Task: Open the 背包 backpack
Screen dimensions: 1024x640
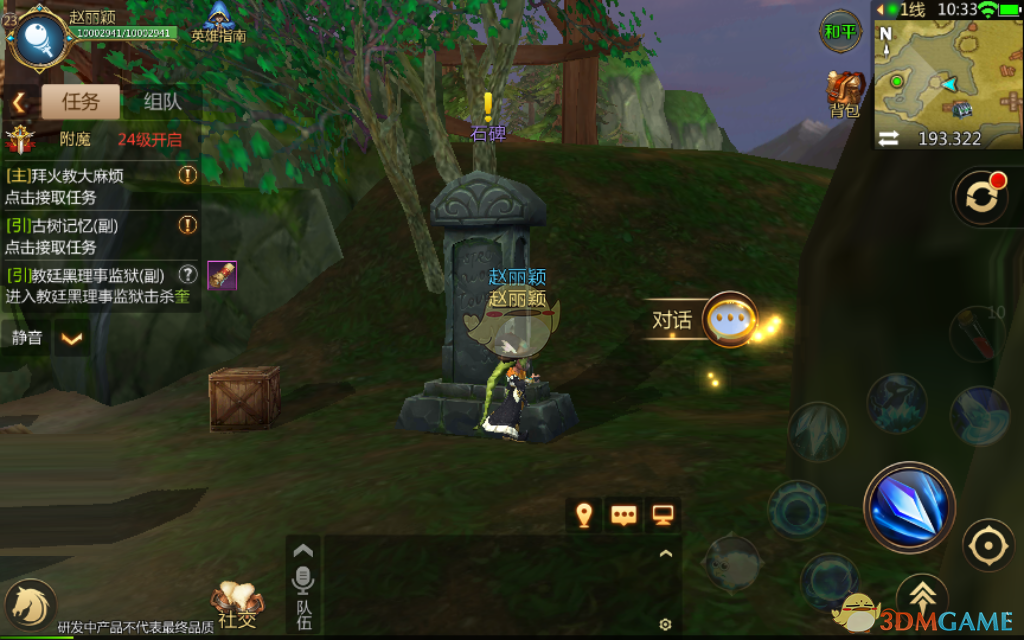Action: pyautogui.click(x=845, y=95)
